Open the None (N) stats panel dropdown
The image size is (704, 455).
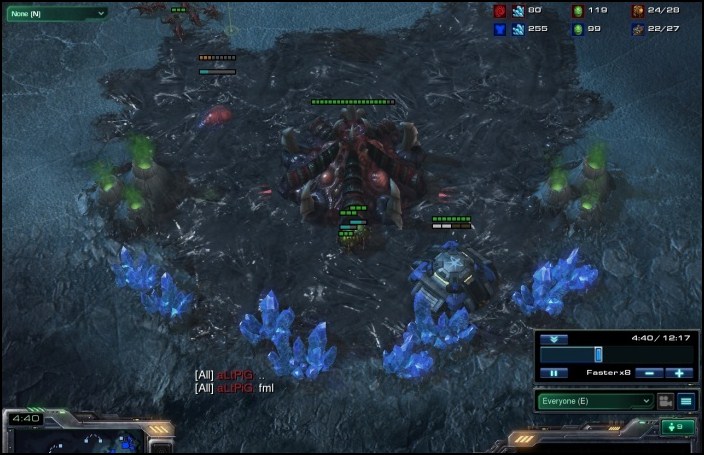point(56,13)
